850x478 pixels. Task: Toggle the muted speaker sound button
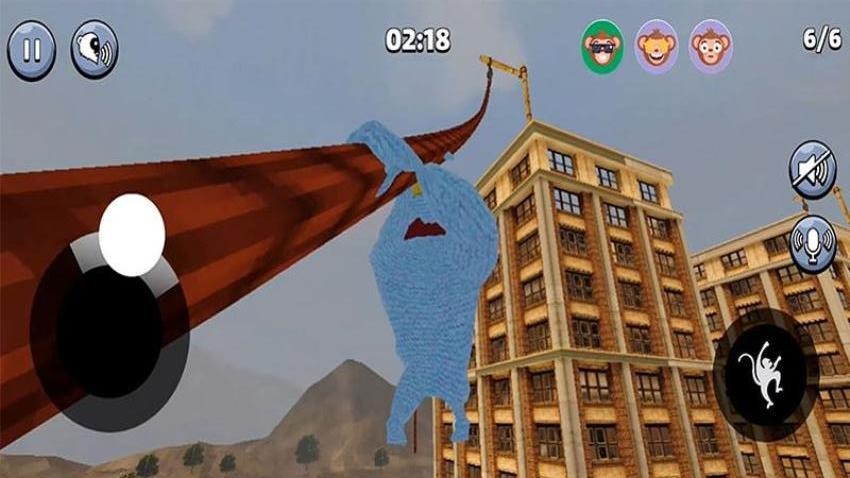click(812, 169)
